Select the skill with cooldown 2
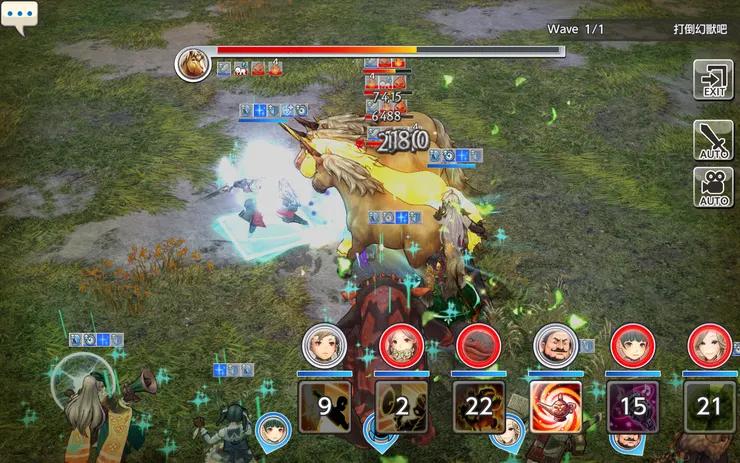Image resolution: width=740 pixels, height=463 pixels. 402,407
